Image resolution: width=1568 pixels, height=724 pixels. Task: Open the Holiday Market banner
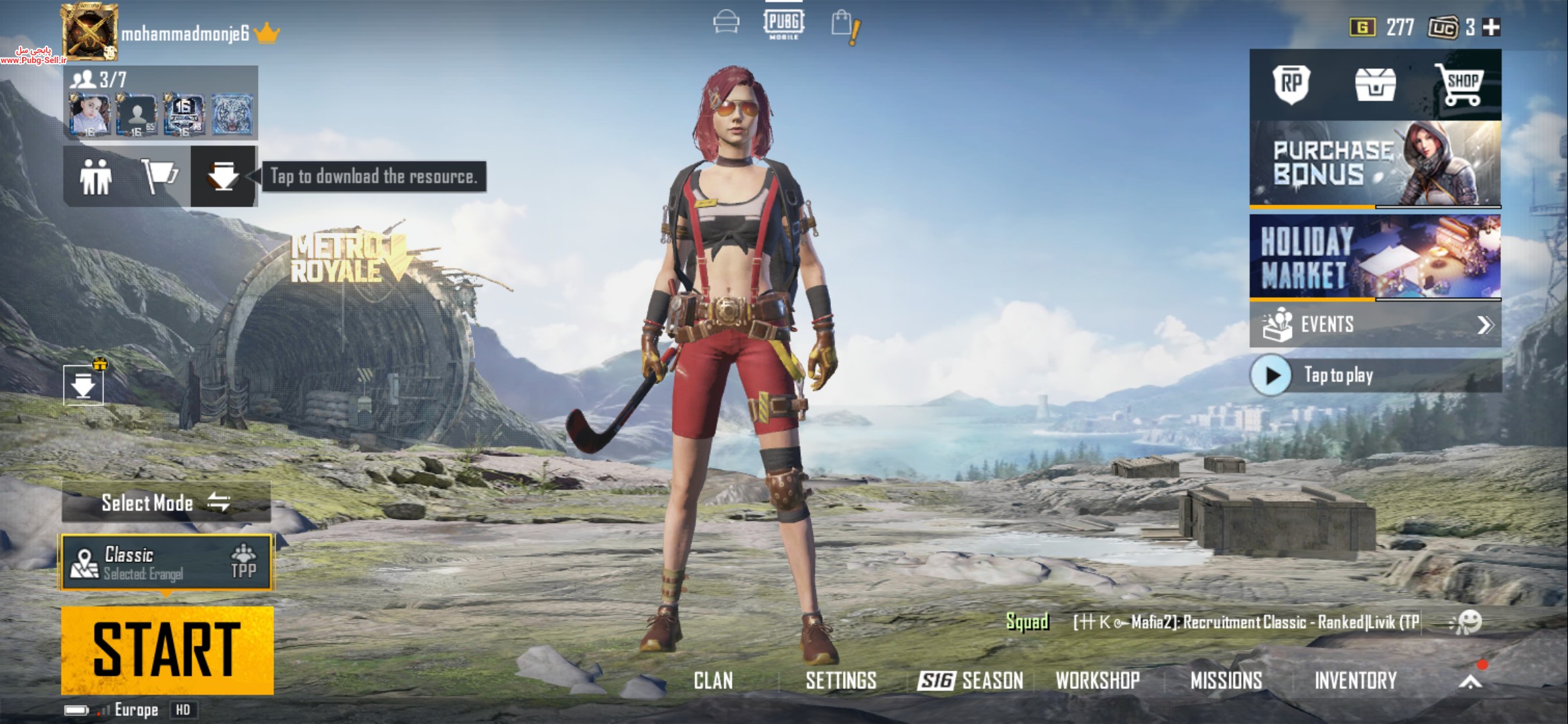click(1375, 257)
